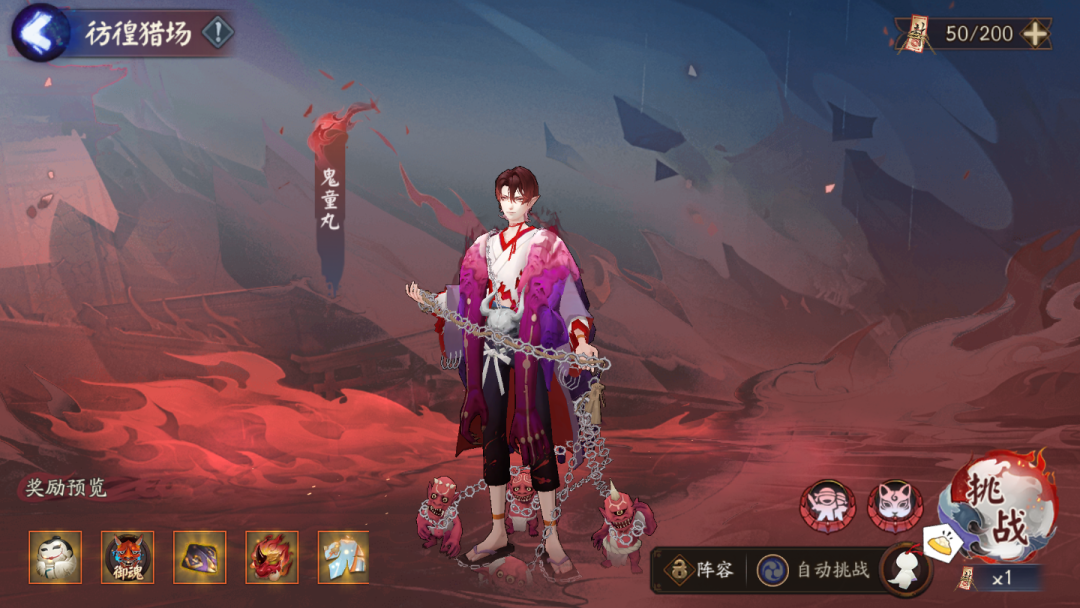Go back using the arrow button
1080x608 pixels.
38,33
